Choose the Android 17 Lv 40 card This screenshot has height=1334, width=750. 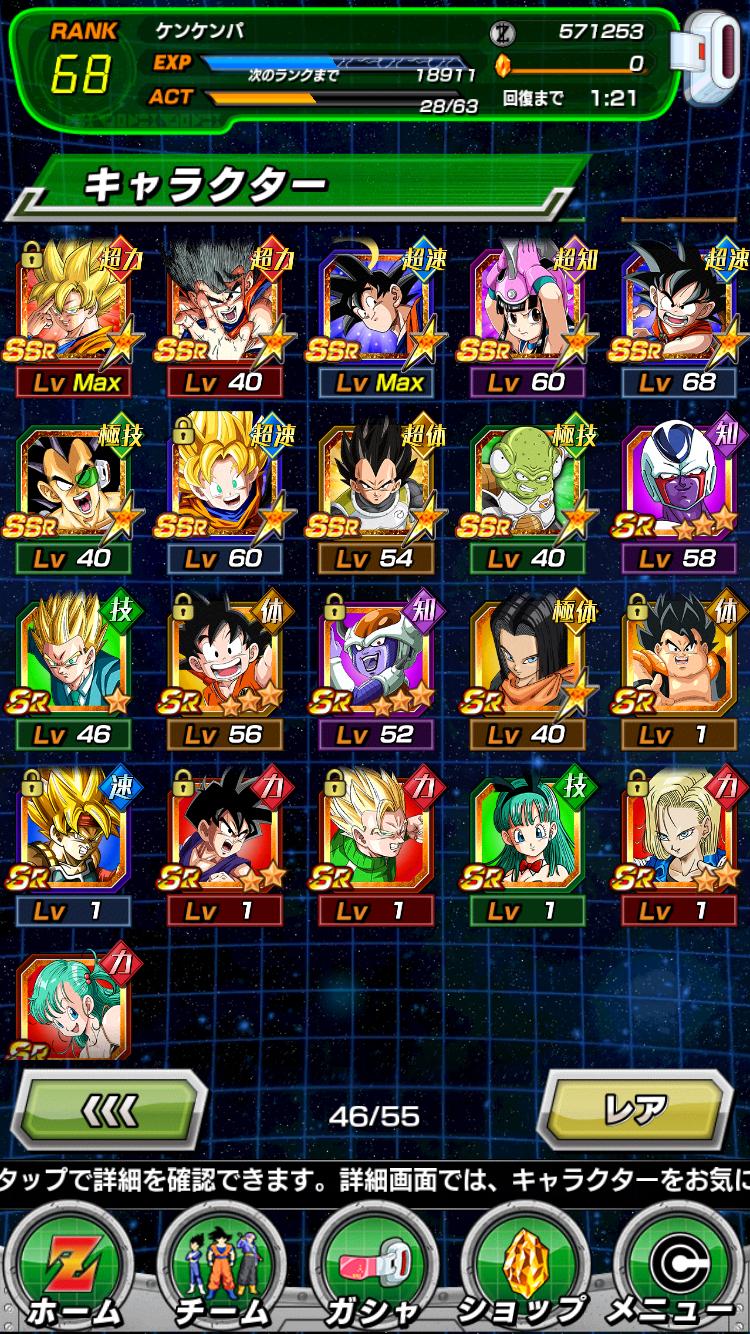point(529,662)
